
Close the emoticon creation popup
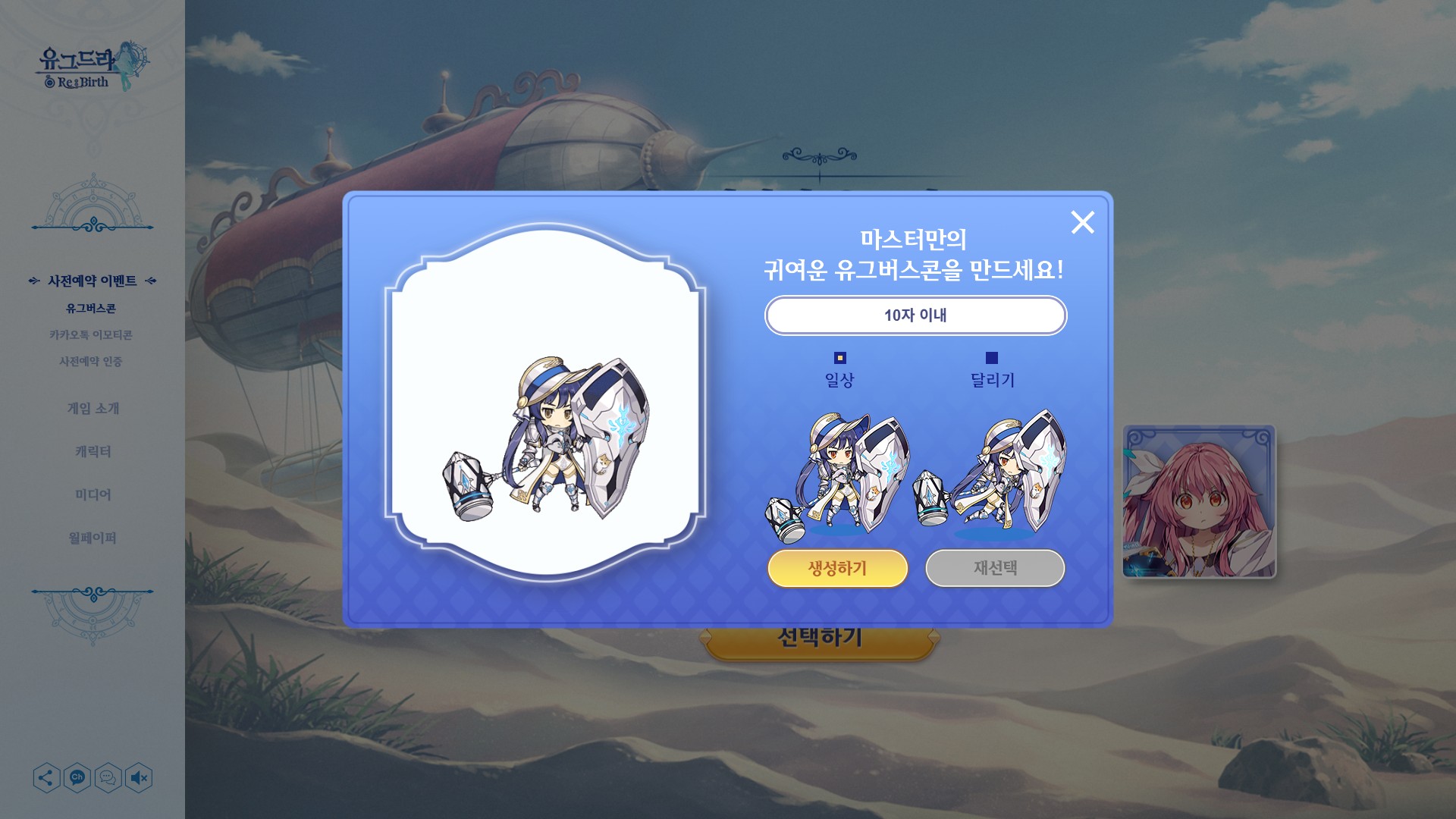pos(1082,222)
